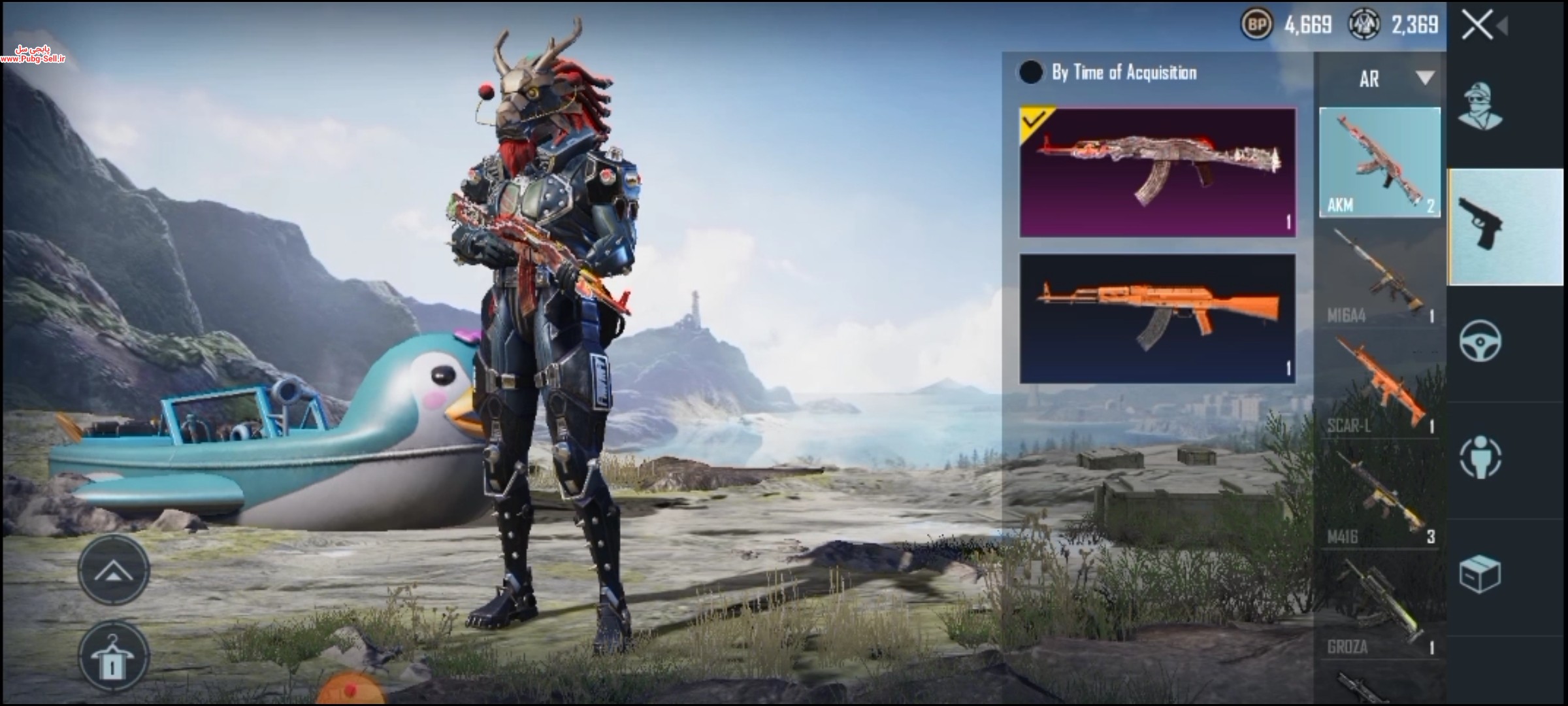
Task: Open the wardrobe hanger button
Action: [x=114, y=657]
